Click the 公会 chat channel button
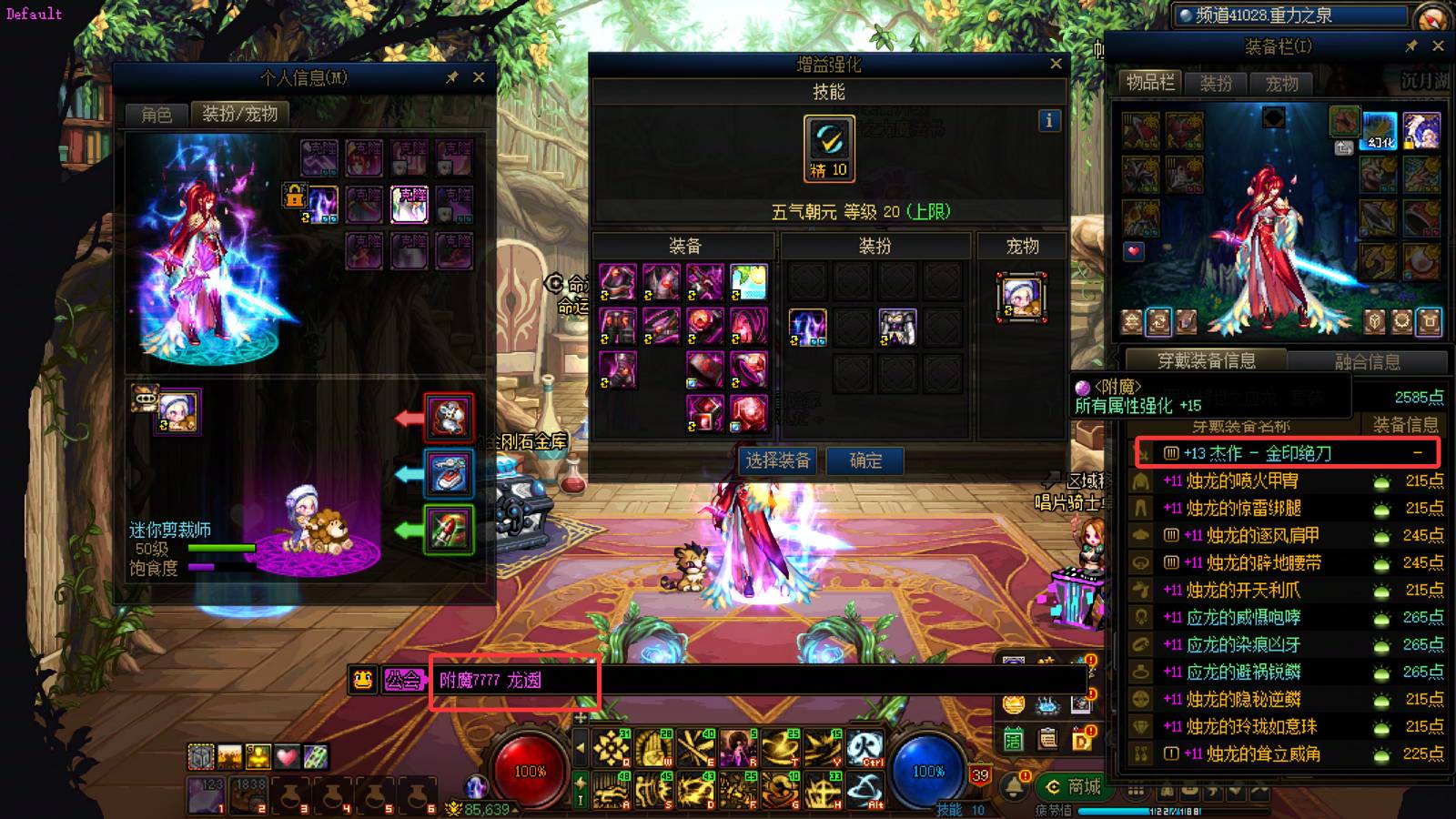 coord(402,680)
